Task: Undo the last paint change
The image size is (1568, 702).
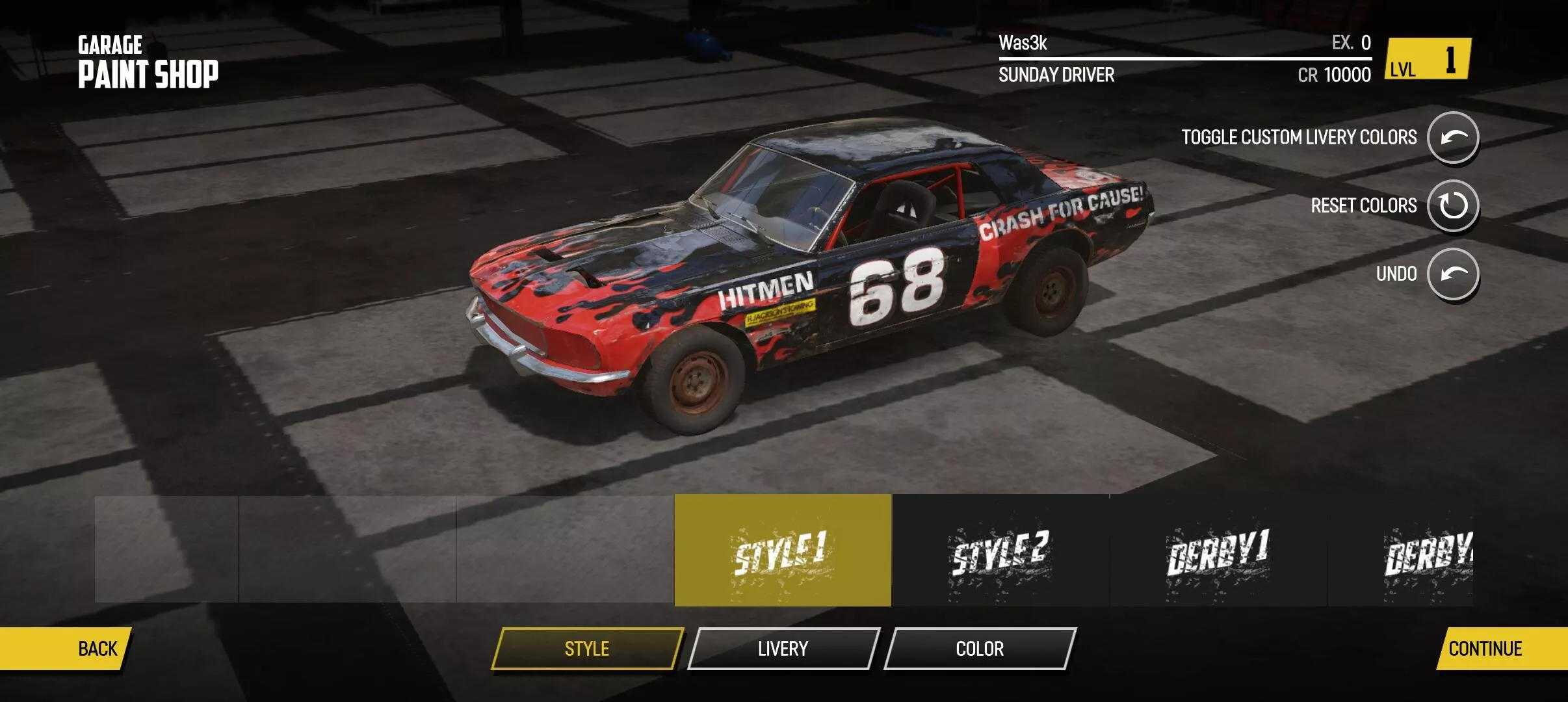Action: (1453, 274)
